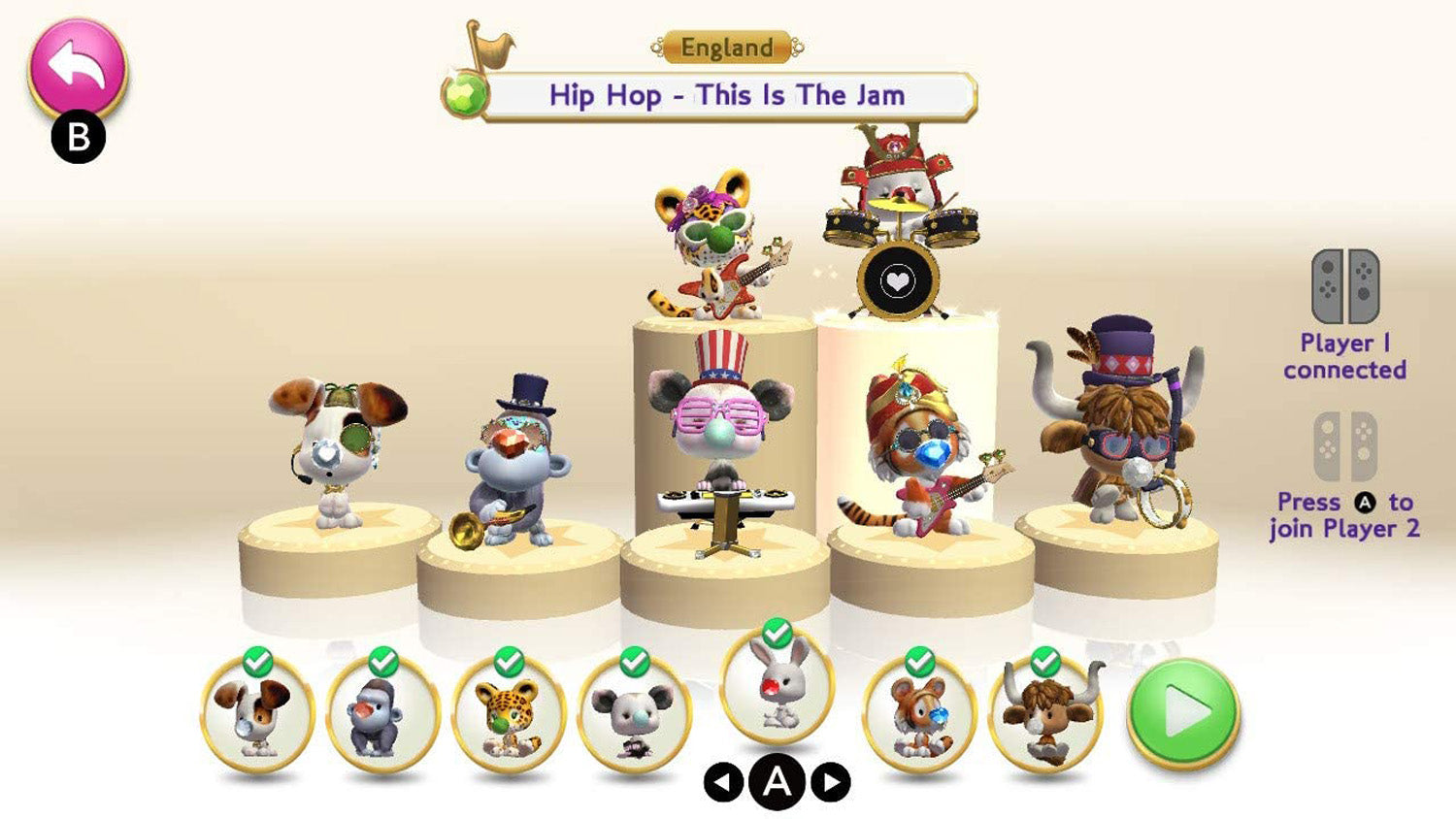Viewport: 1456px width, 819px height.
Task: Open the England region banner
Action: pos(727,47)
